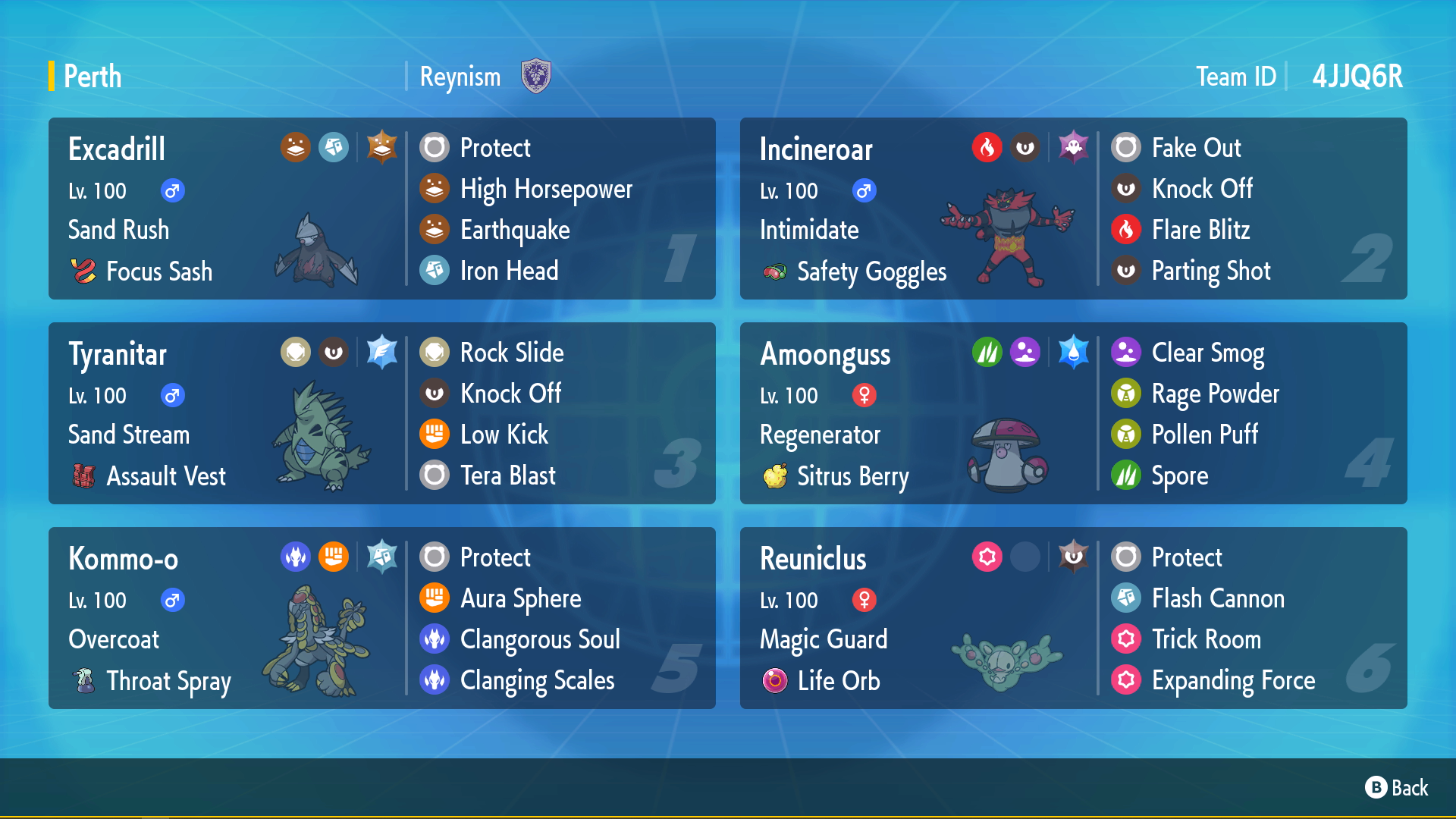This screenshot has width=1456, height=819.
Task: Open the Tyranitar summary card
Action: click(381, 413)
